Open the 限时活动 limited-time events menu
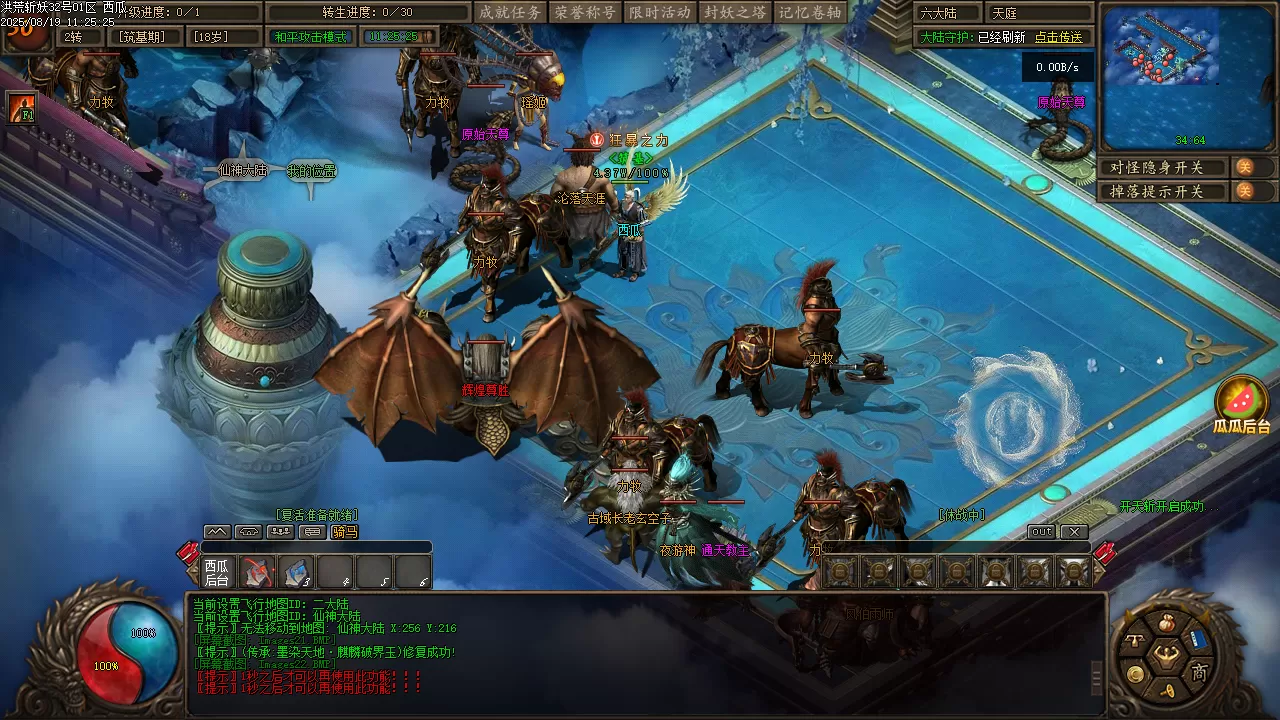 tap(660, 12)
